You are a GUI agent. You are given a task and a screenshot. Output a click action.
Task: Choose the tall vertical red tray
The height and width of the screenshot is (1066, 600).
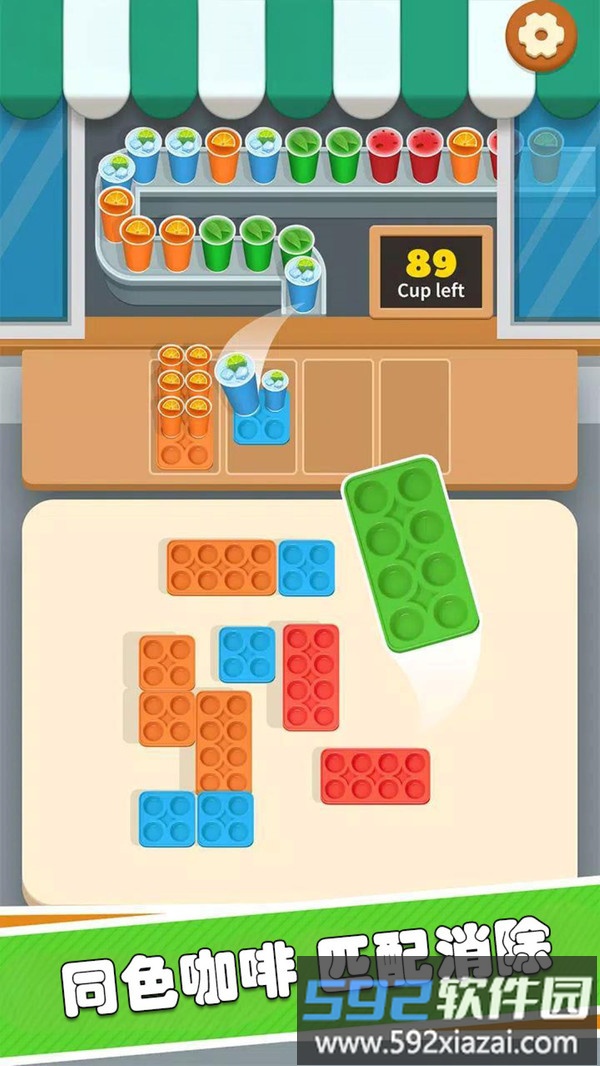click(x=311, y=677)
